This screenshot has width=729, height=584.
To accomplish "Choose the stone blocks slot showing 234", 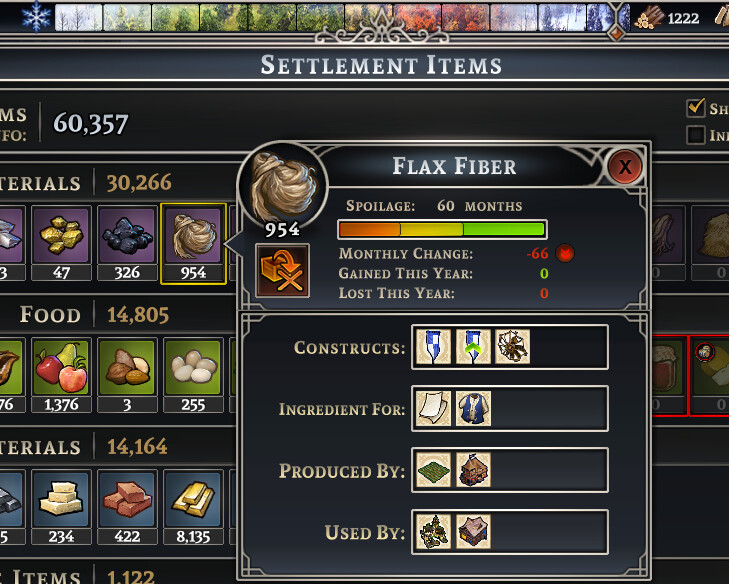I will click(x=62, y=502).
